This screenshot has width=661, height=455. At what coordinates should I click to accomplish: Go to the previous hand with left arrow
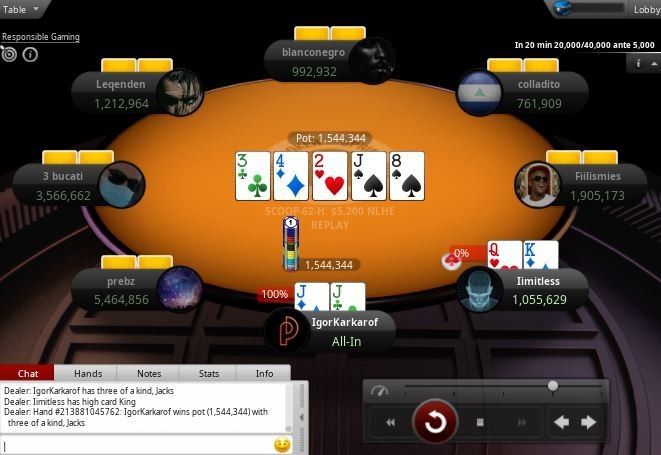tap(562, 422)
